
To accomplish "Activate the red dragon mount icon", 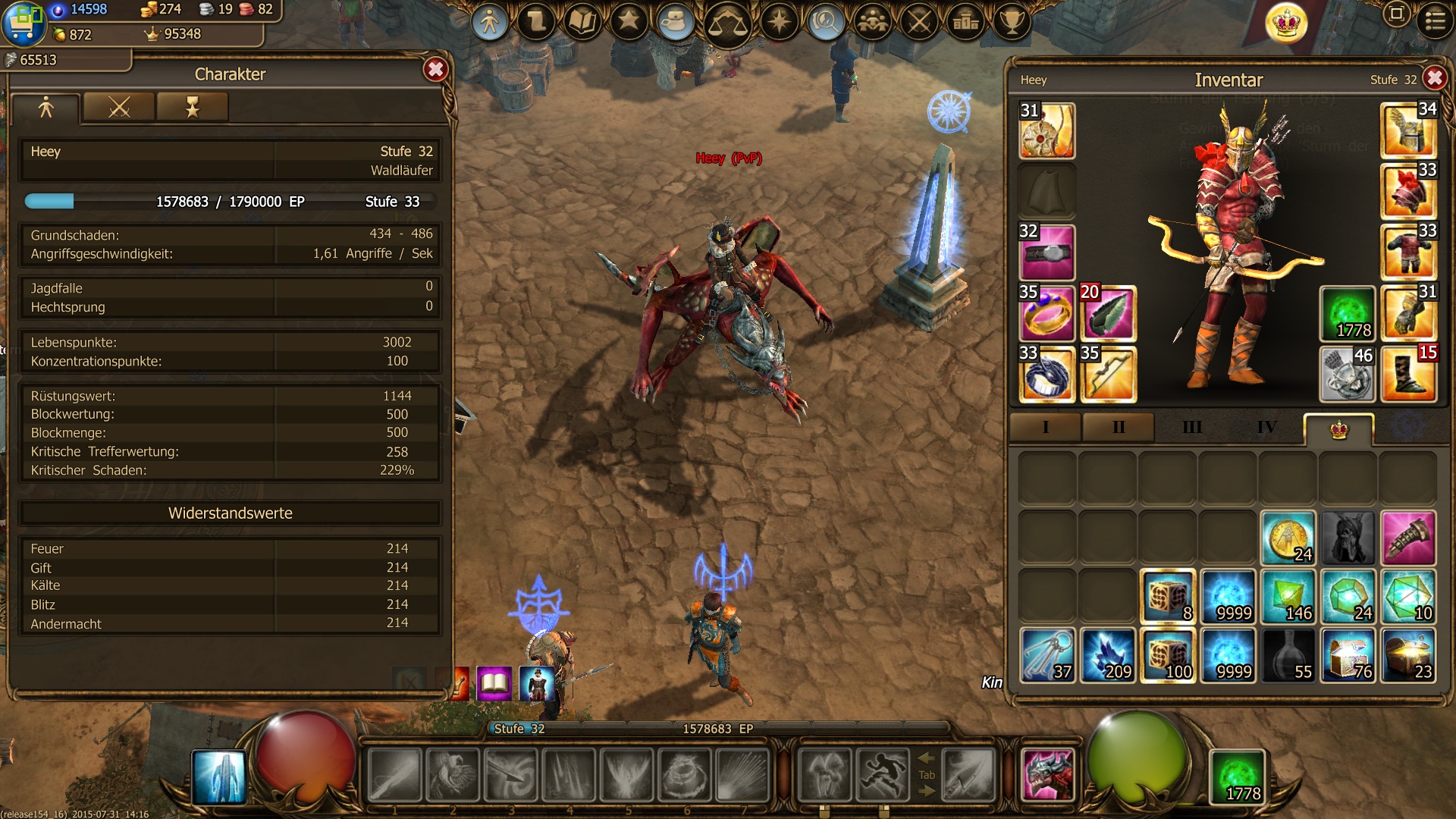I will [x=1047, y=775].
